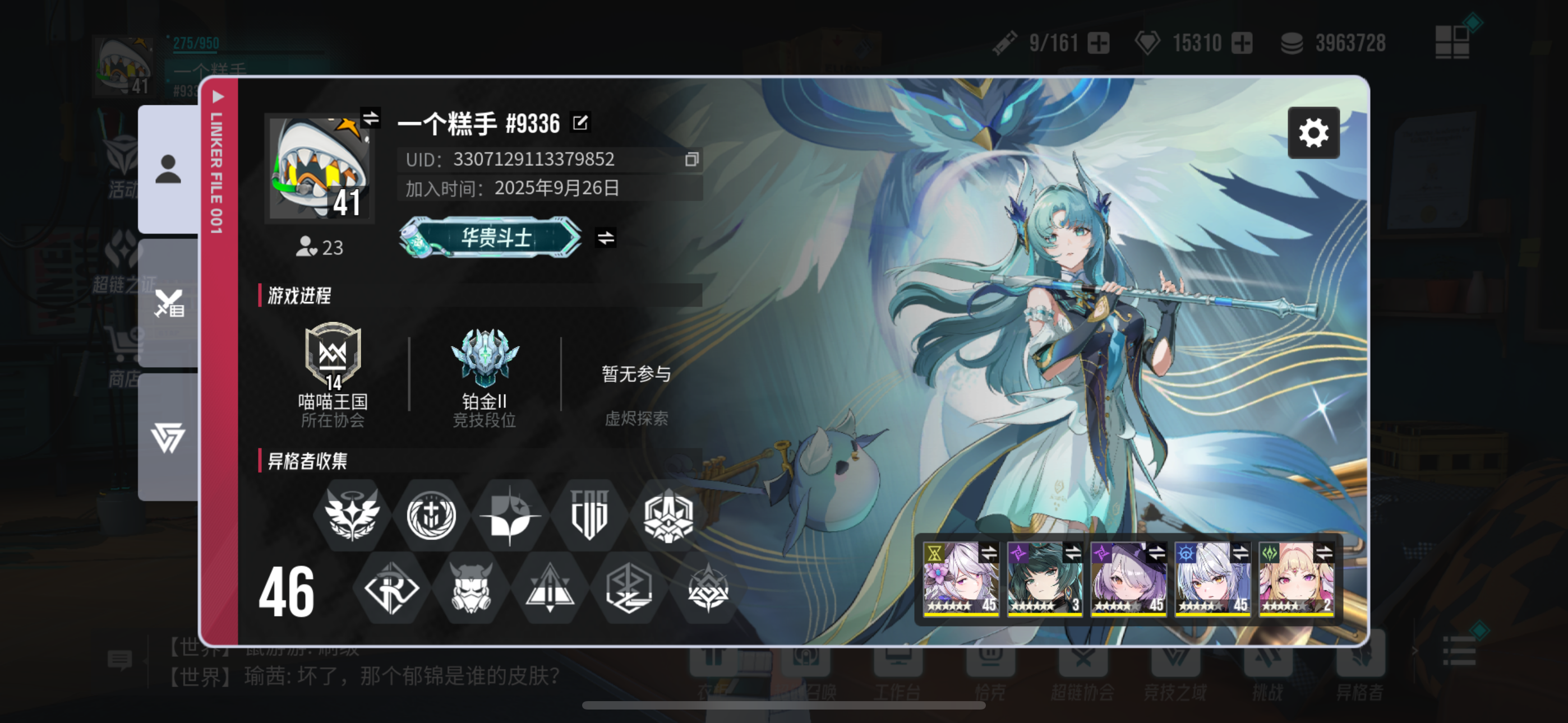Viewport: 1568px width, 723px height.
Task: Open the 召唤 summon icon on bottom bar
Action: click(806, 660)
